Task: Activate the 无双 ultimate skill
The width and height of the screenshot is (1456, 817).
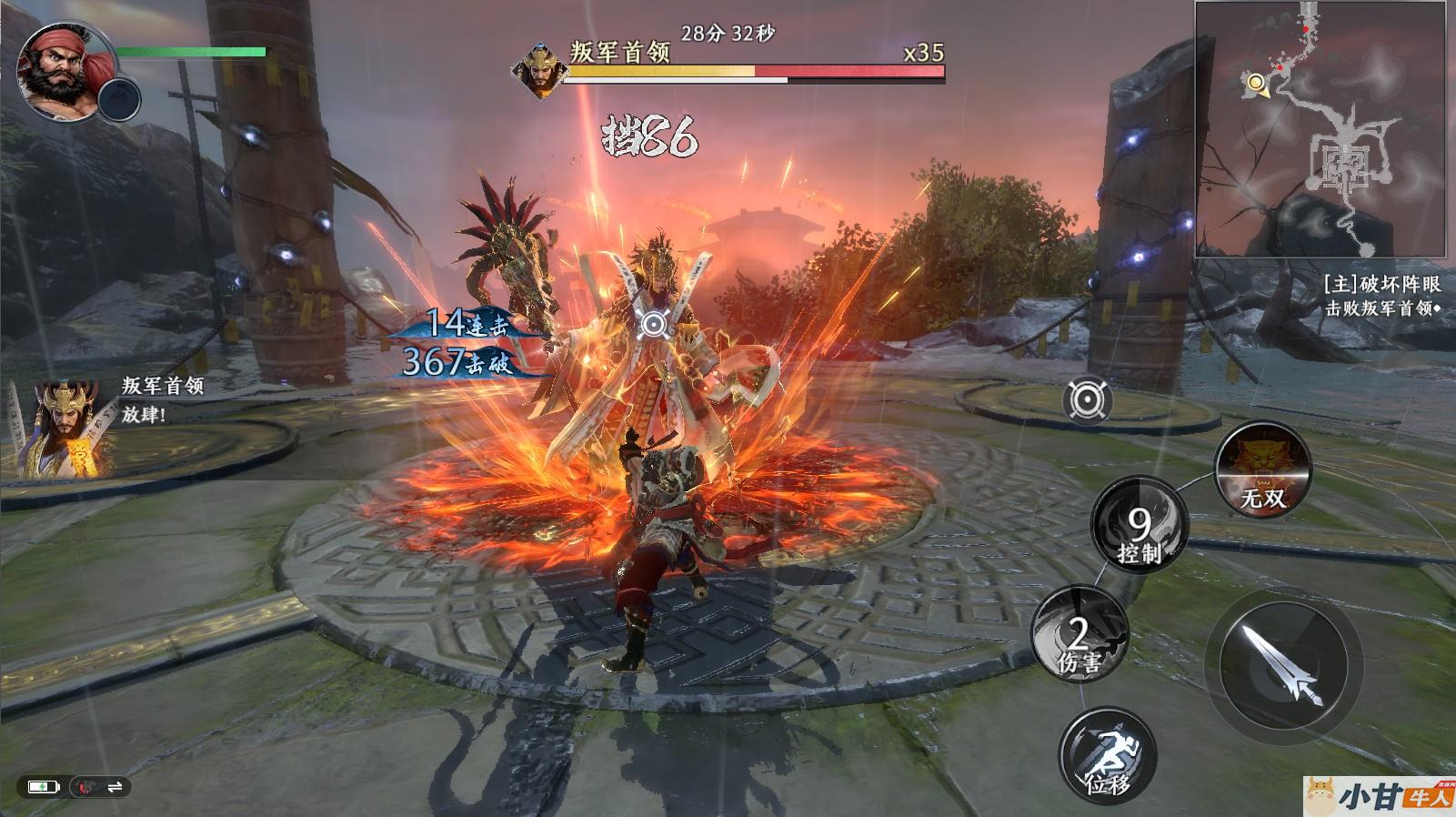Action: [1263, 469]
